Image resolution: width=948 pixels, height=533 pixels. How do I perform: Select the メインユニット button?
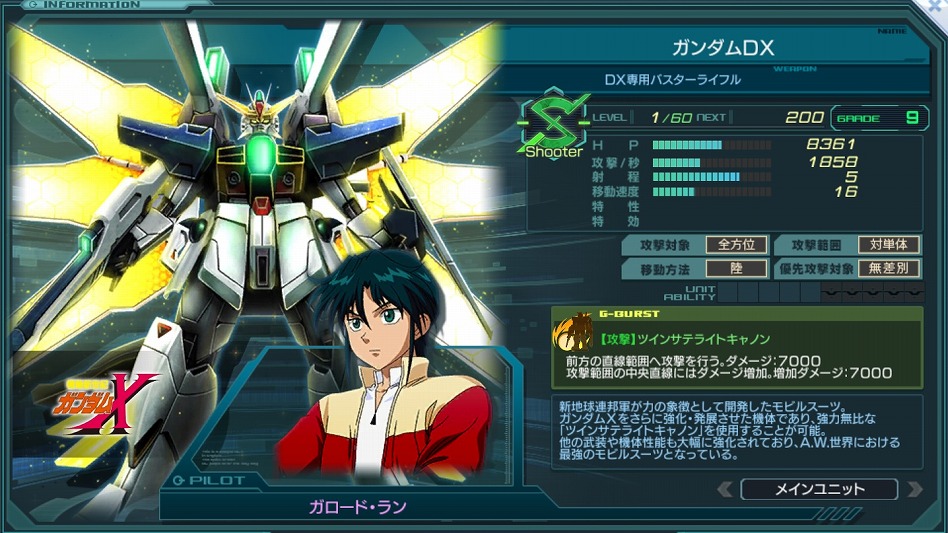pyautogui.click(x=819, y=489)
